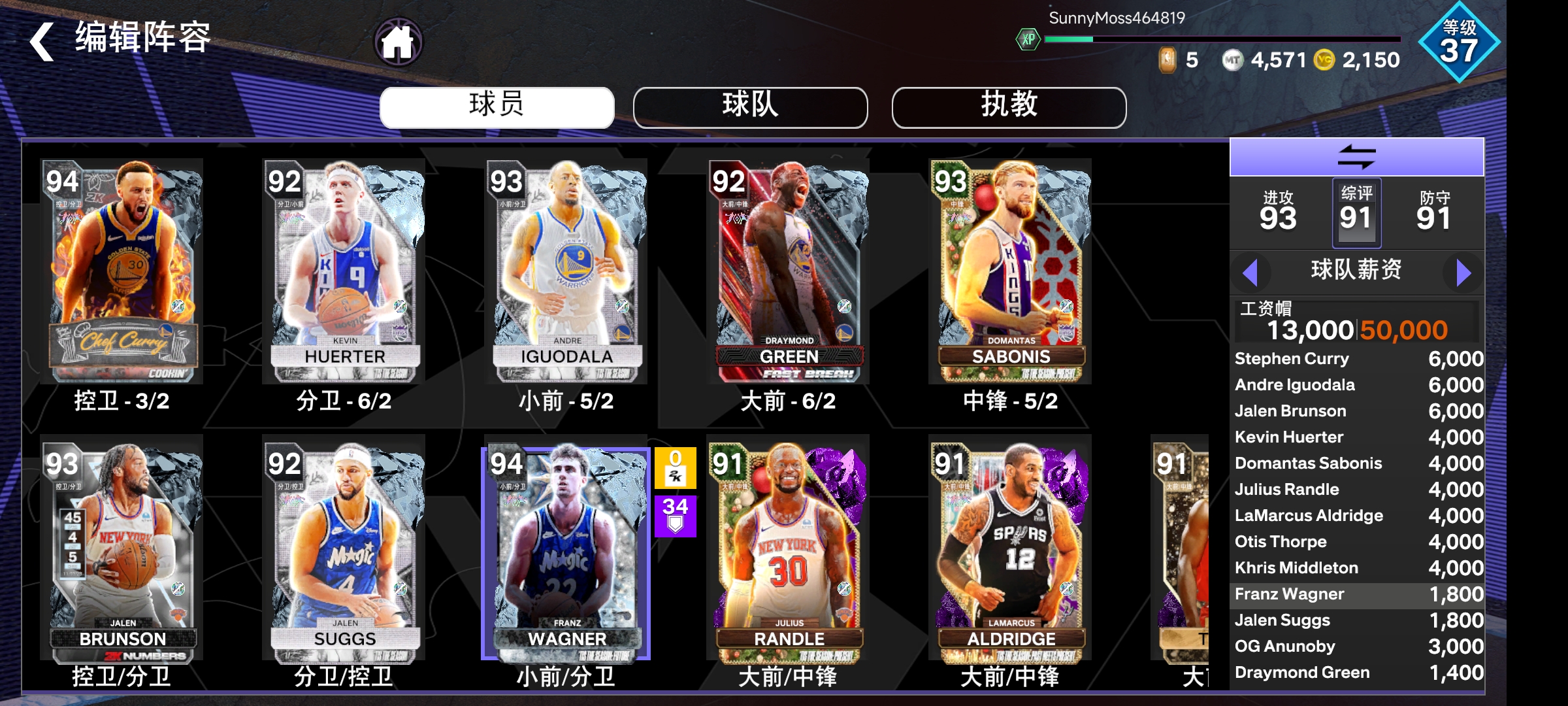
Task: Tap the XP badge on the progress bar
Action: 1028,39
